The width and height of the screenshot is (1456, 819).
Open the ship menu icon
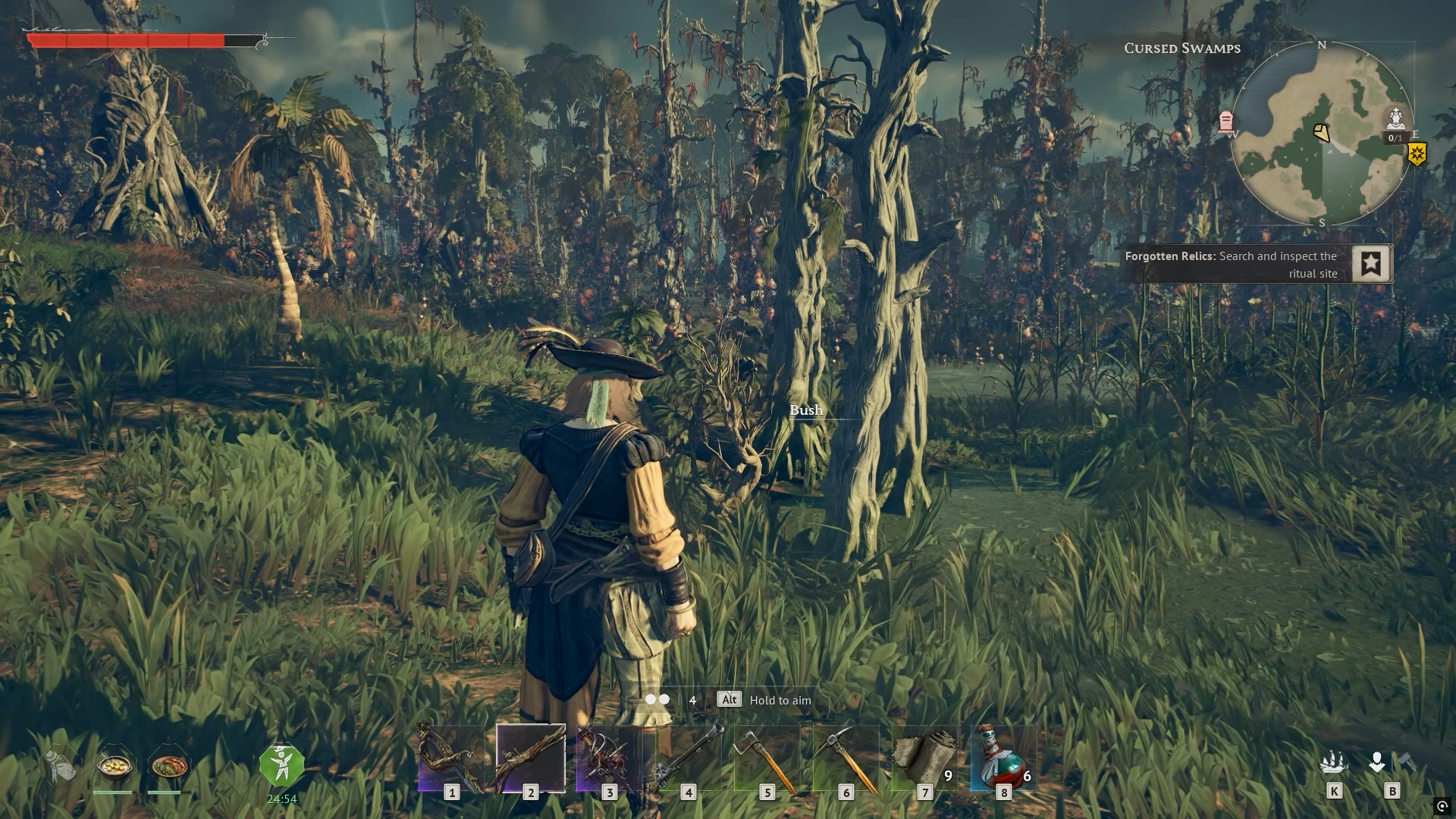1334,762
